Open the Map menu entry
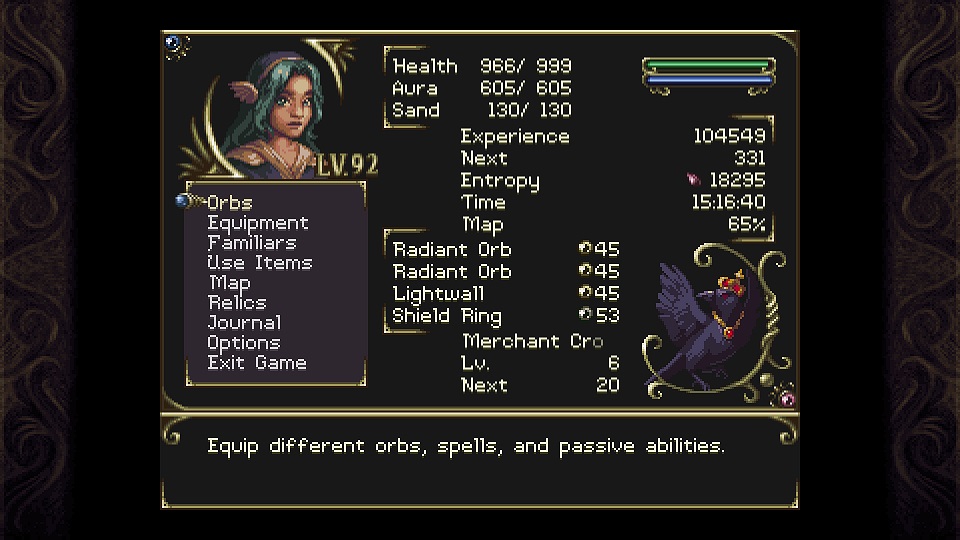The width and height of the screenshot is (960, 540). tap(230, 283)
